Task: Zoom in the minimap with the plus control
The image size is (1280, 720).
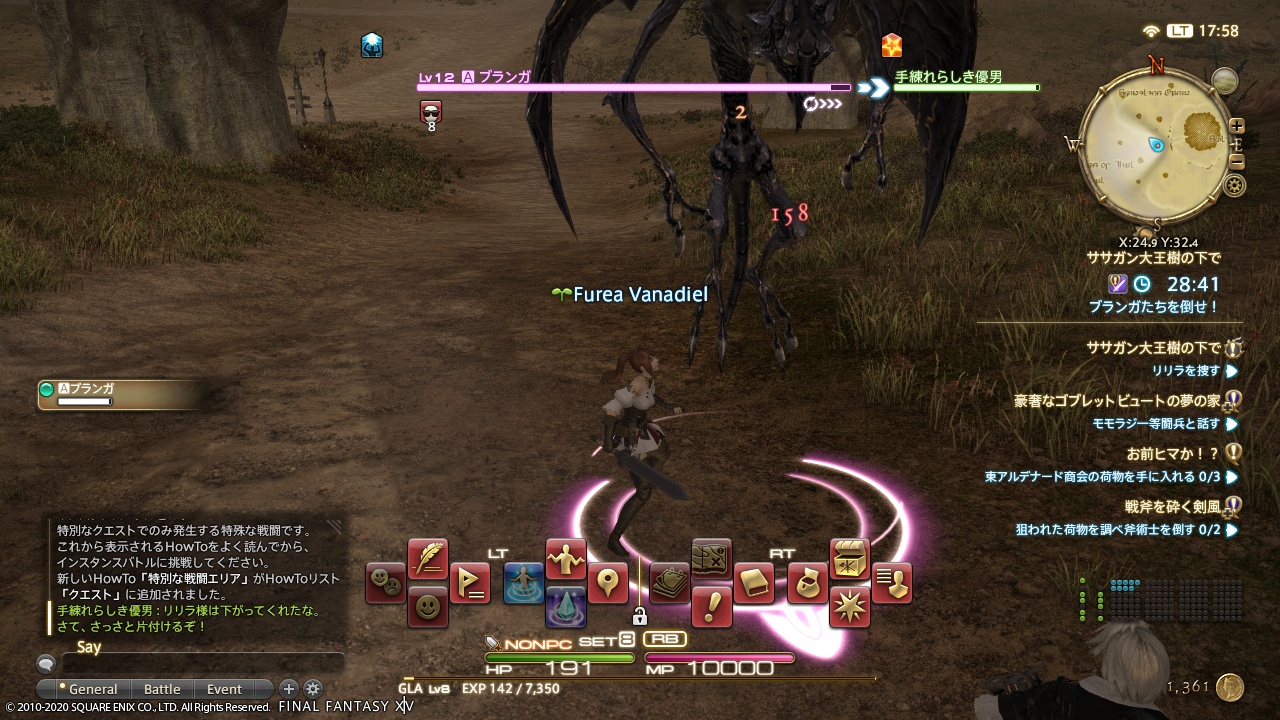Action: click(1237, 125)
